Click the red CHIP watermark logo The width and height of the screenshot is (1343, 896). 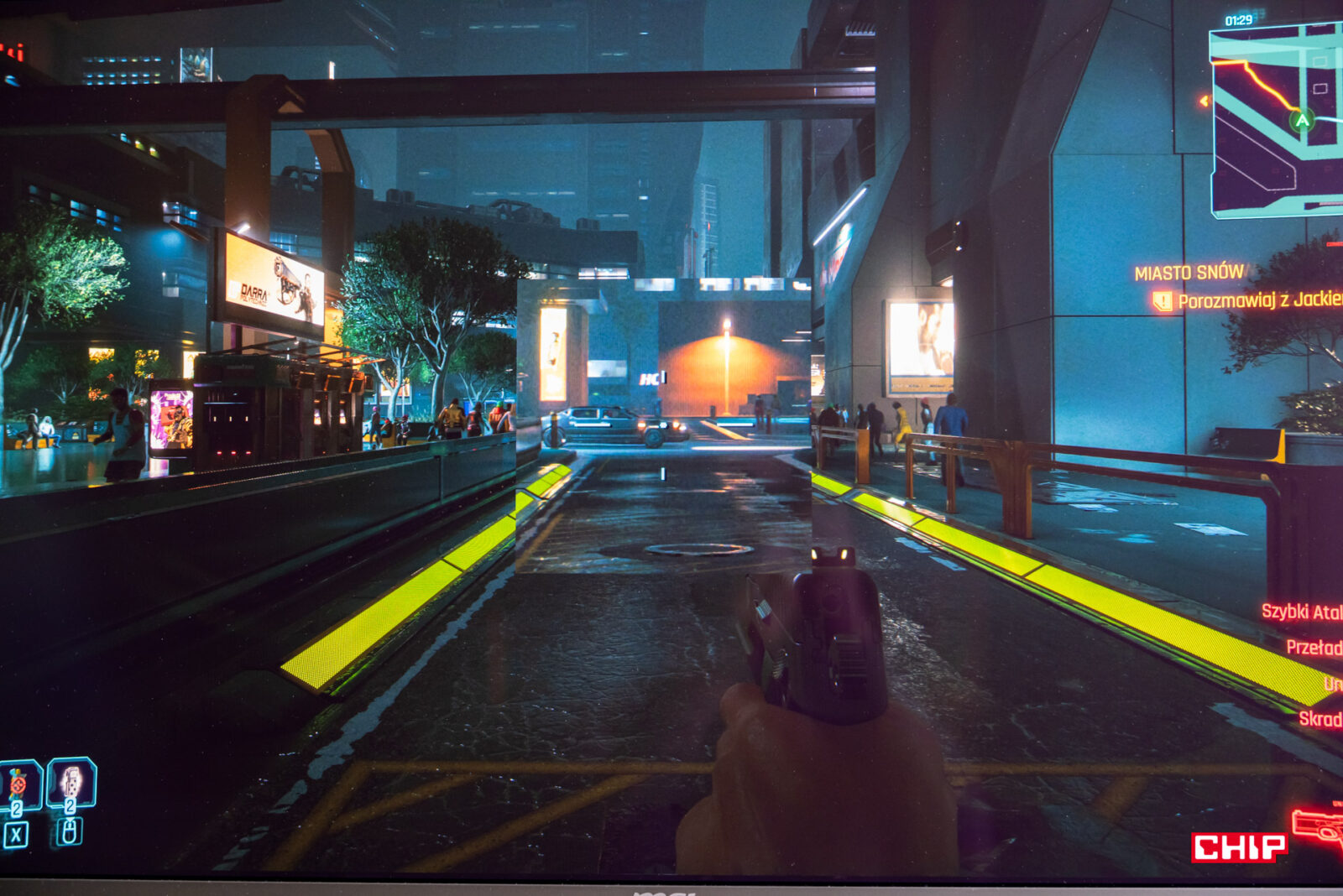point(1239,847)
